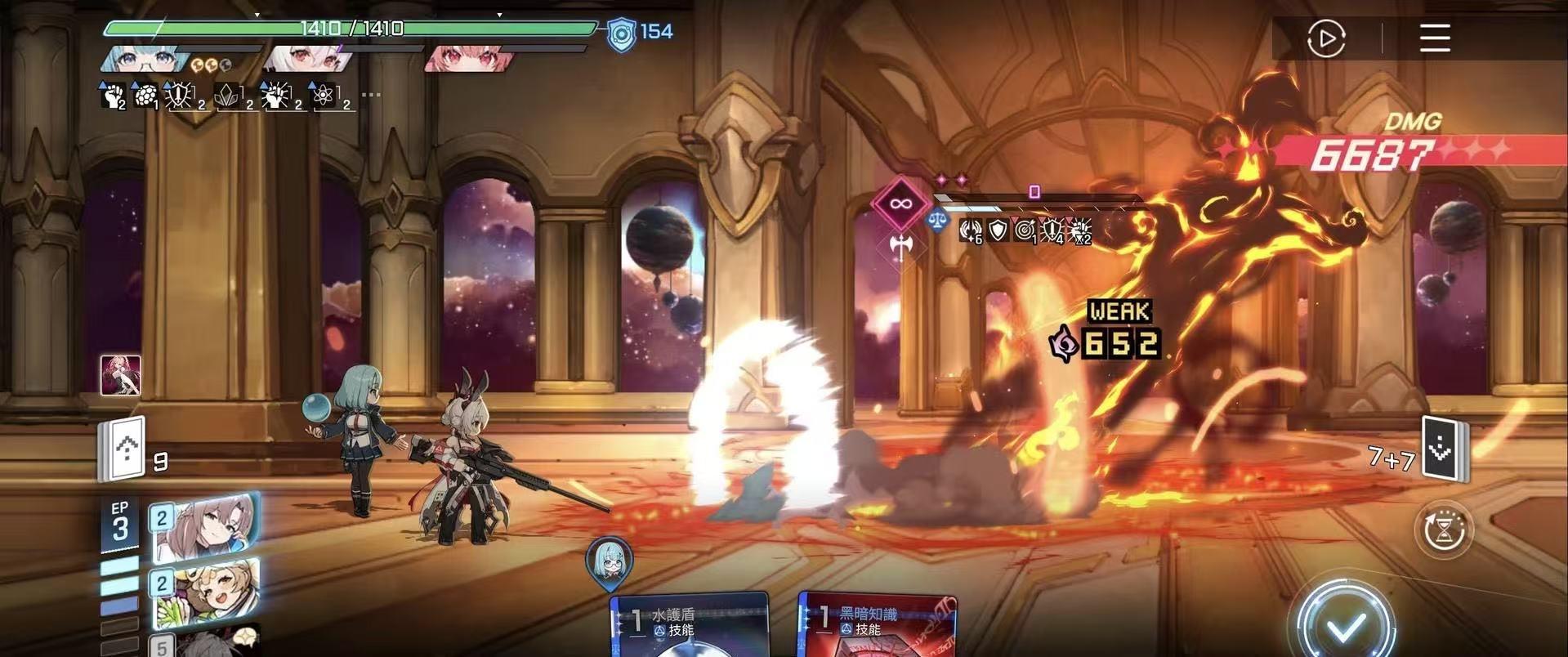Select the party shield icon showing 154

[x=621, y=33]
